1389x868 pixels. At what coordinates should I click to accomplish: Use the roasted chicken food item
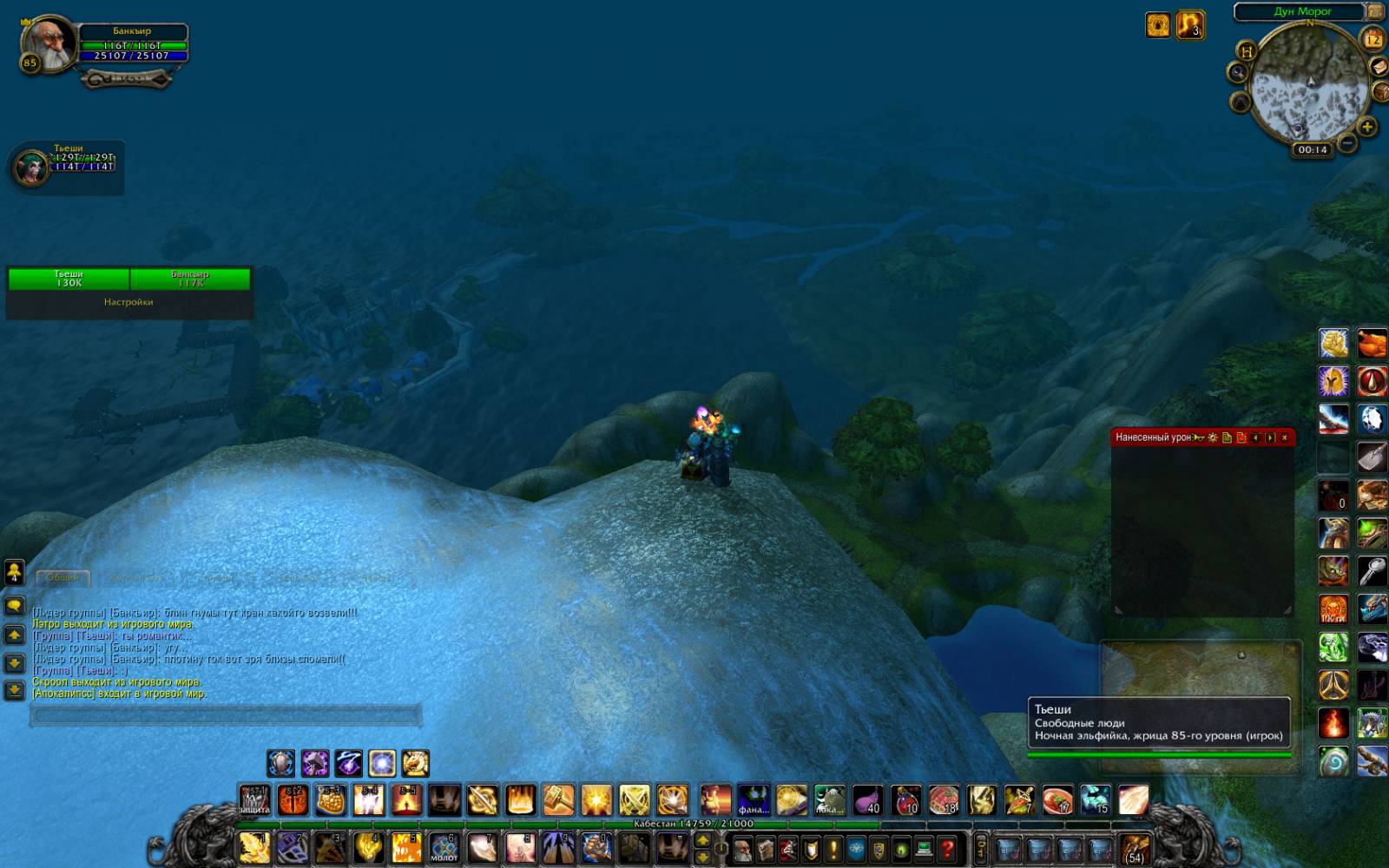(x=1372, y=343)
